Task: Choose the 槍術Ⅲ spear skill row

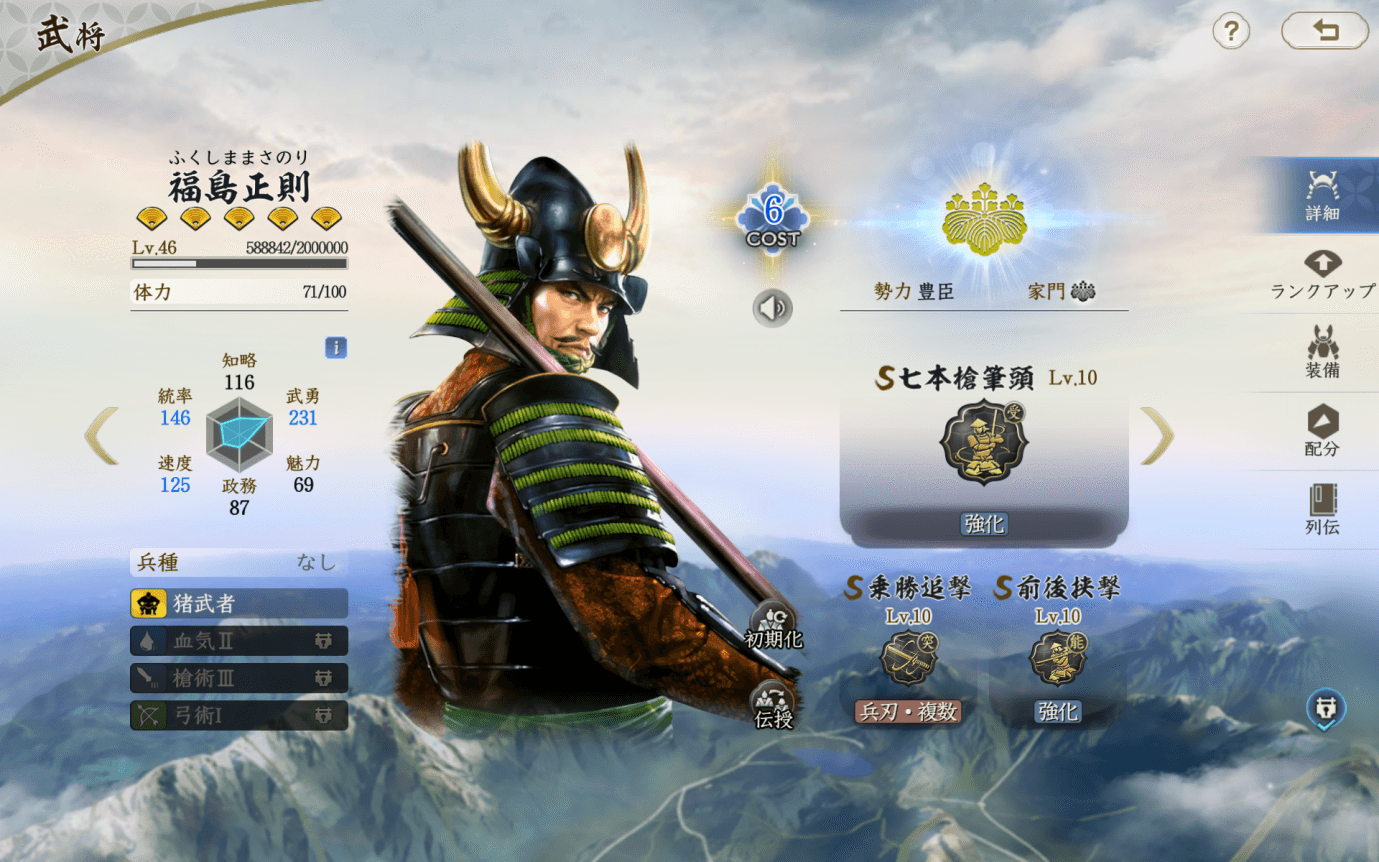Action: coord(239,678)
